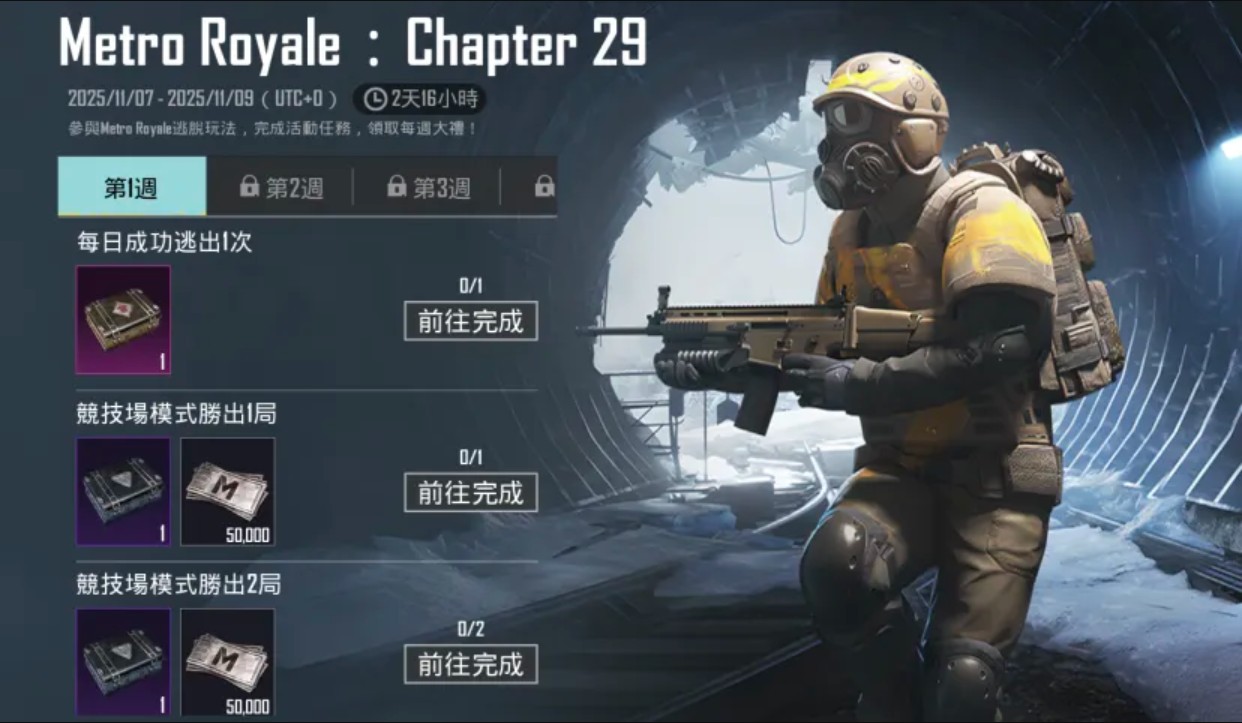This screenshot has height=723, width=1242.
Task: Switch to the locked 第2週 tab
Action: click(281, 187)
